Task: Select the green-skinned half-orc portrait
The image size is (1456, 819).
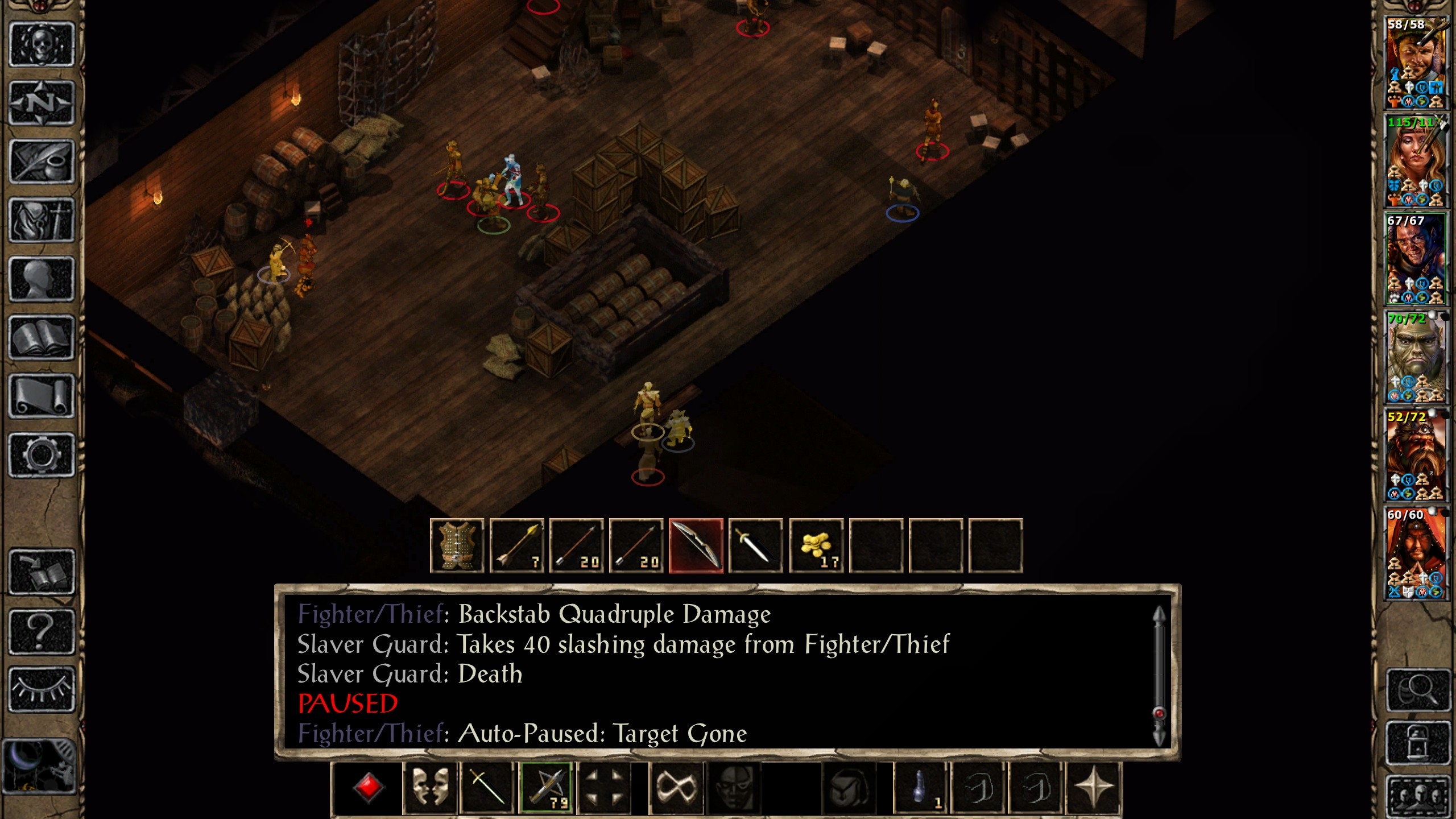Action: 1415,357
